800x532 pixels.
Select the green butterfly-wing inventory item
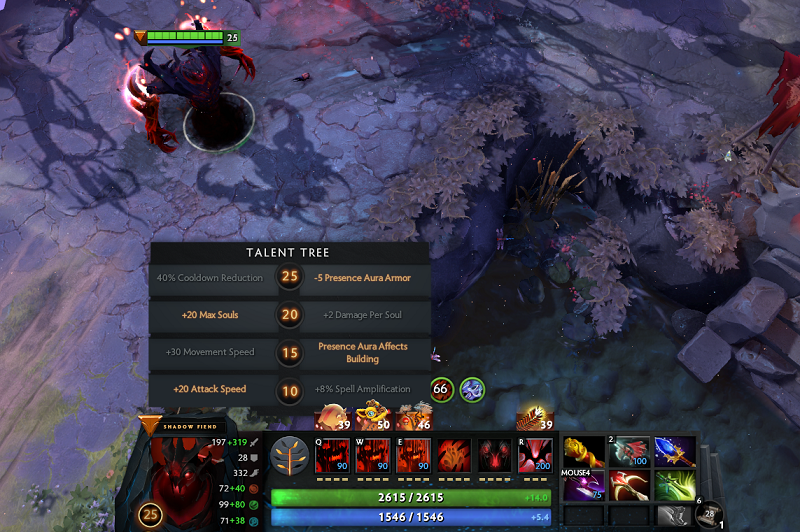[x=674, y=488]
